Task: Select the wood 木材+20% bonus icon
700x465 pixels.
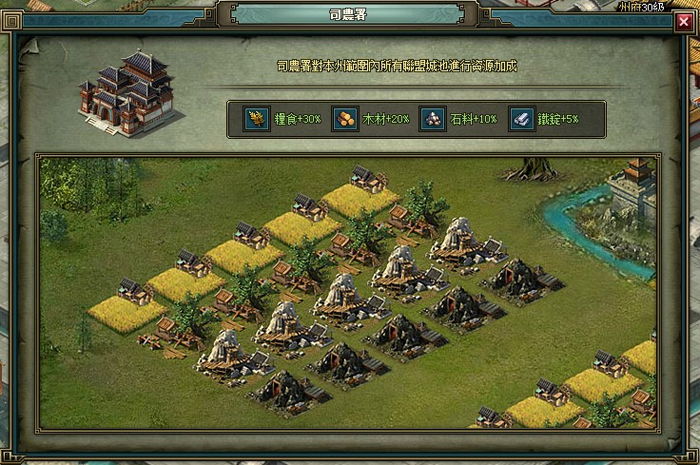Action: click(345, 118)
